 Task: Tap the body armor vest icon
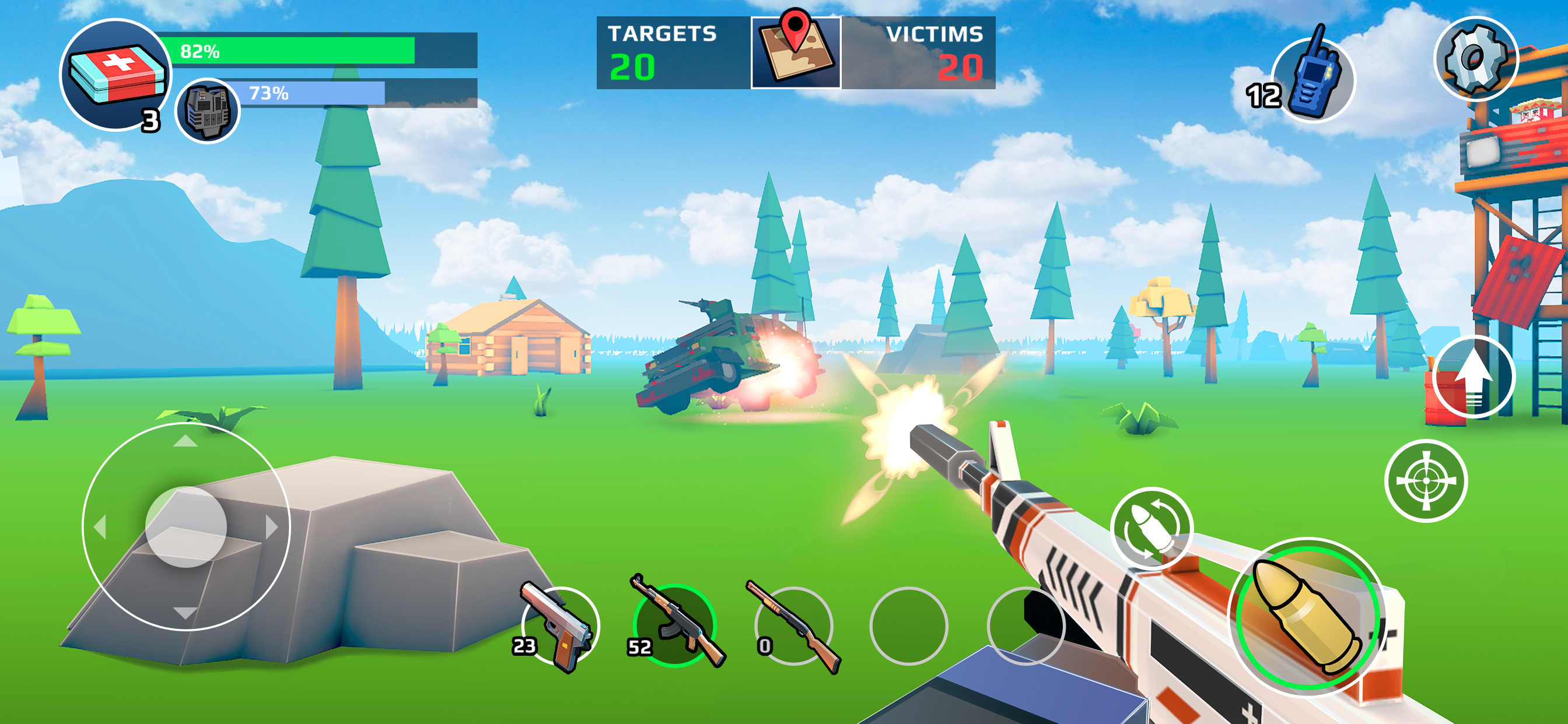coord(208,111)
